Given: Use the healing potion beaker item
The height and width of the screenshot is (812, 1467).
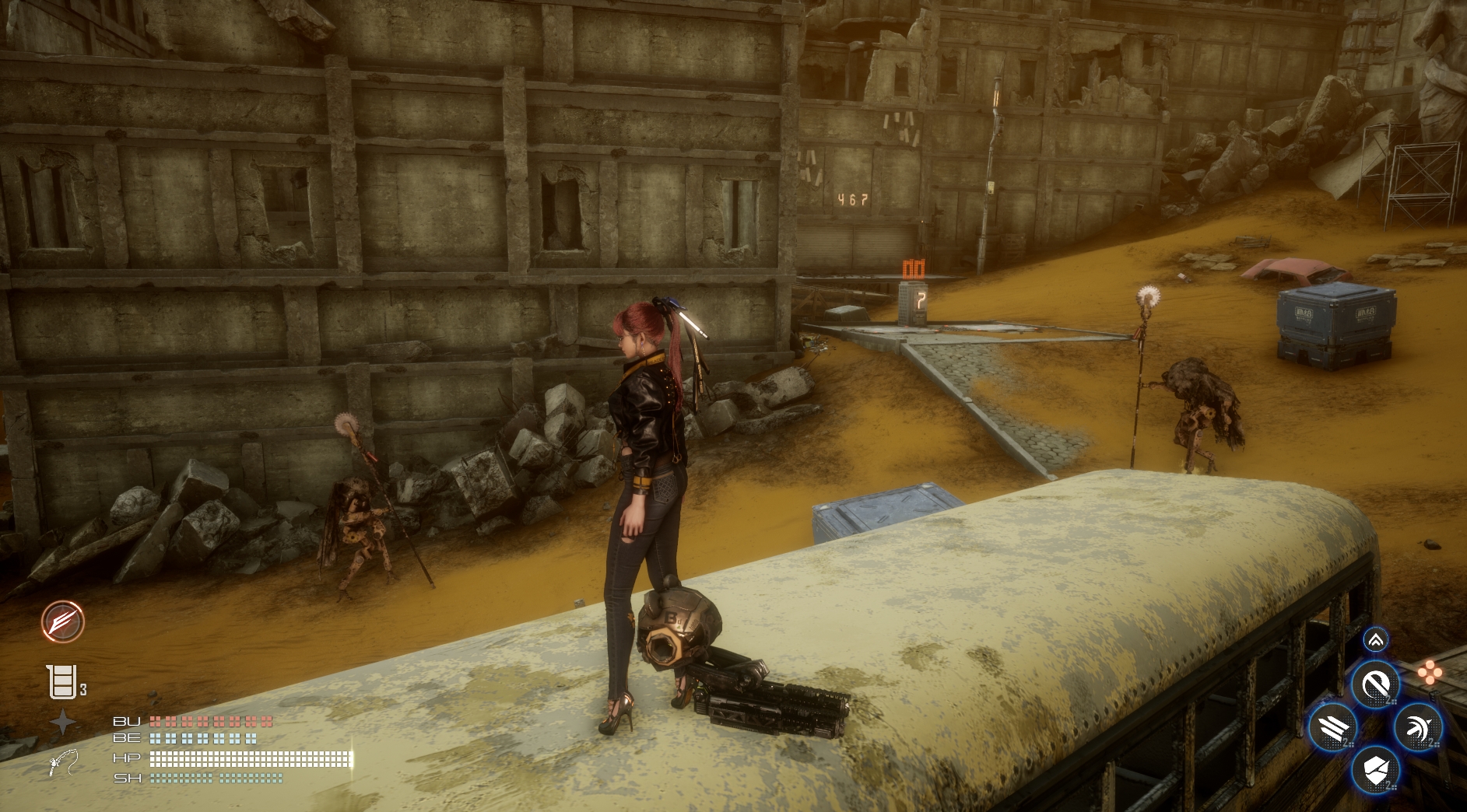Looking at the screenshot, I should point(62,682).
